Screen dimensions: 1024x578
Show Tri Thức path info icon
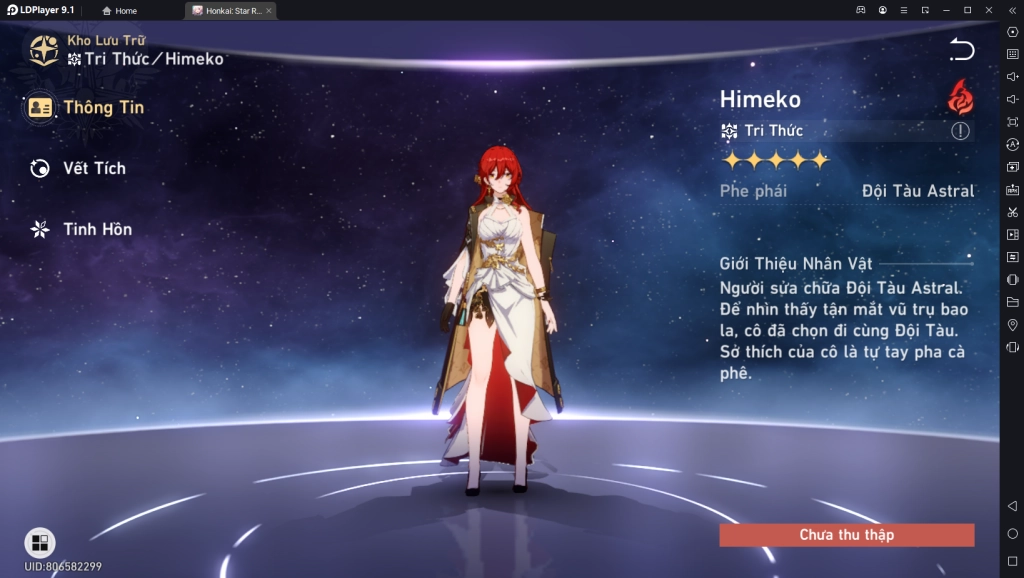coord(960,131)
